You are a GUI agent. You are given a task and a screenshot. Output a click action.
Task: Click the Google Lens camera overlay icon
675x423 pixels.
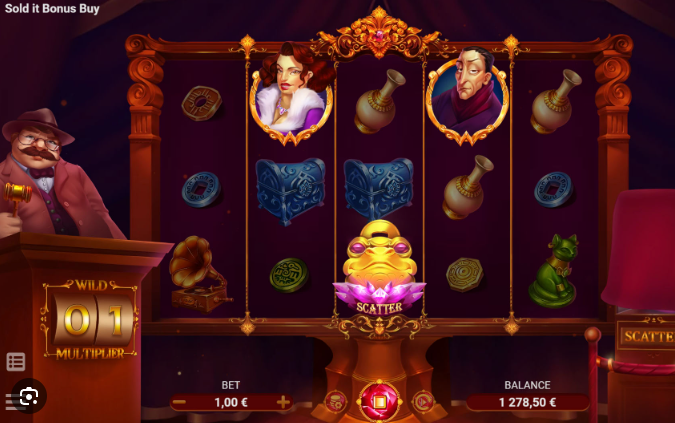click(29, 397)
